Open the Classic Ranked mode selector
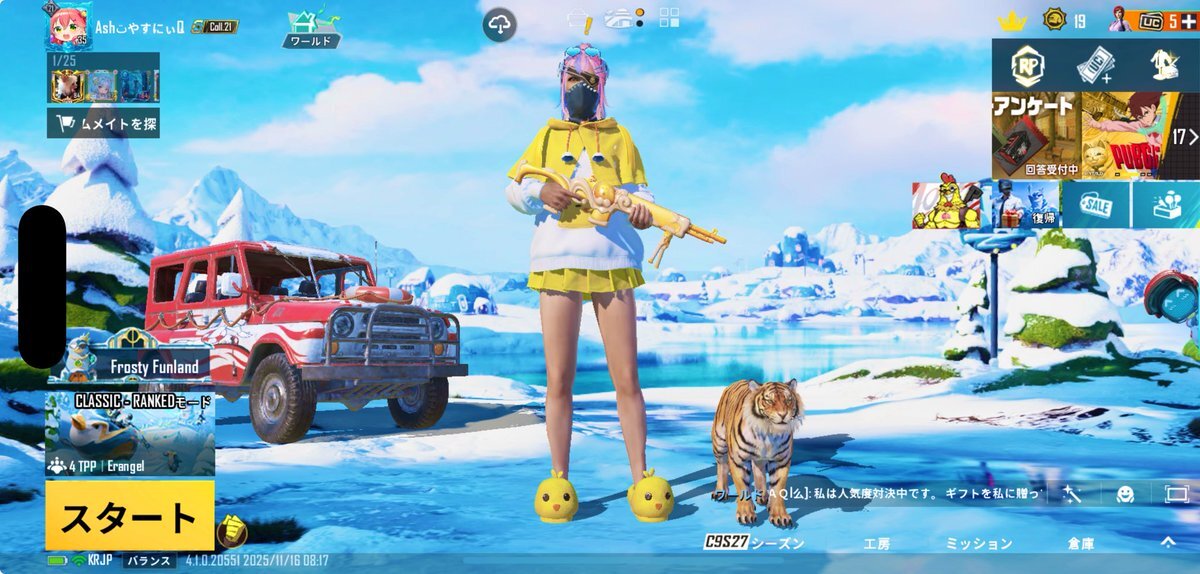The width and height of the screenshot is (1200, 574). point(130,434)
